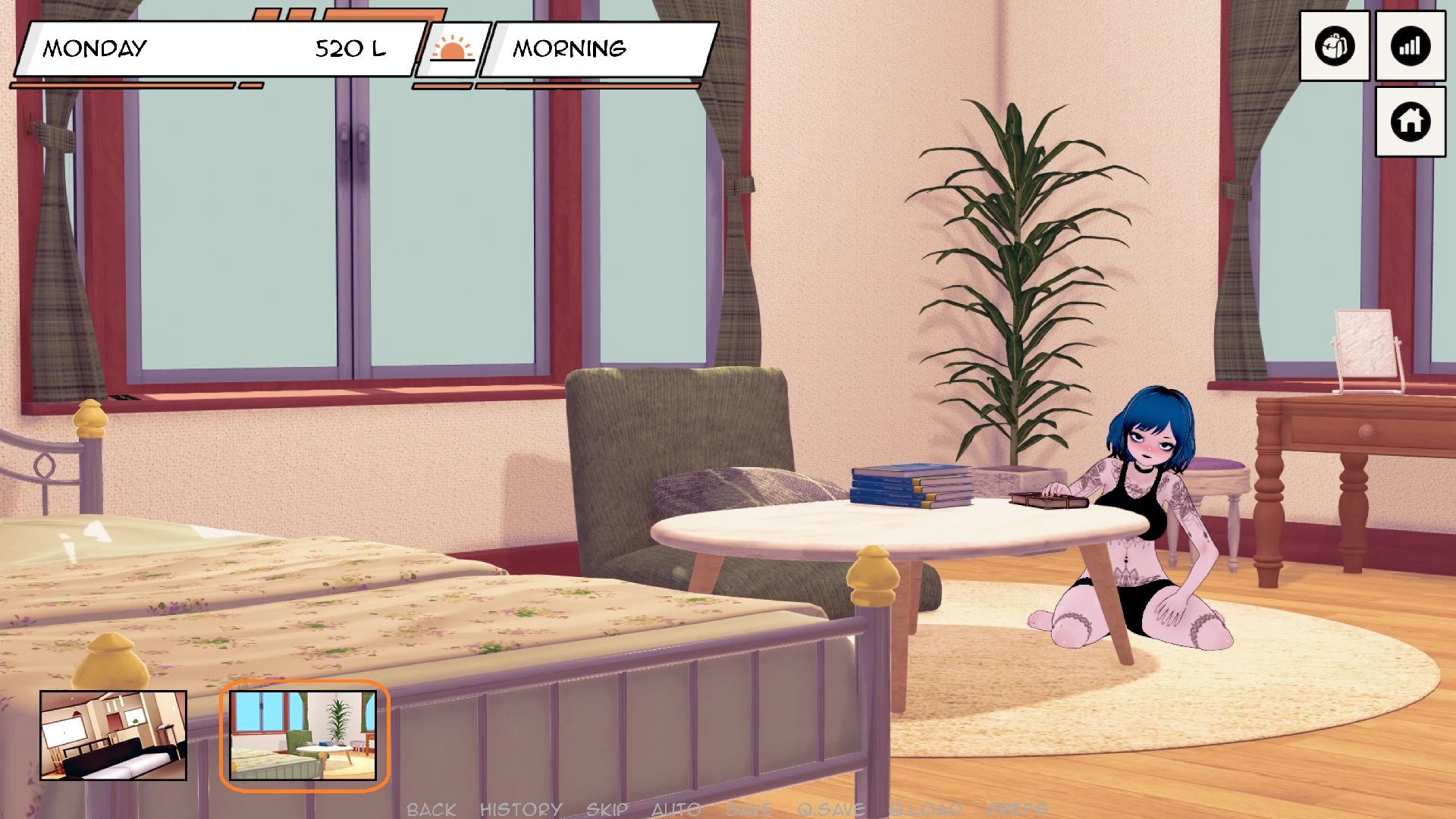Select the highlighted bedroom thumbnail with plant
This screenshot has height=819, width=1456.
click(x=303, y=735)
